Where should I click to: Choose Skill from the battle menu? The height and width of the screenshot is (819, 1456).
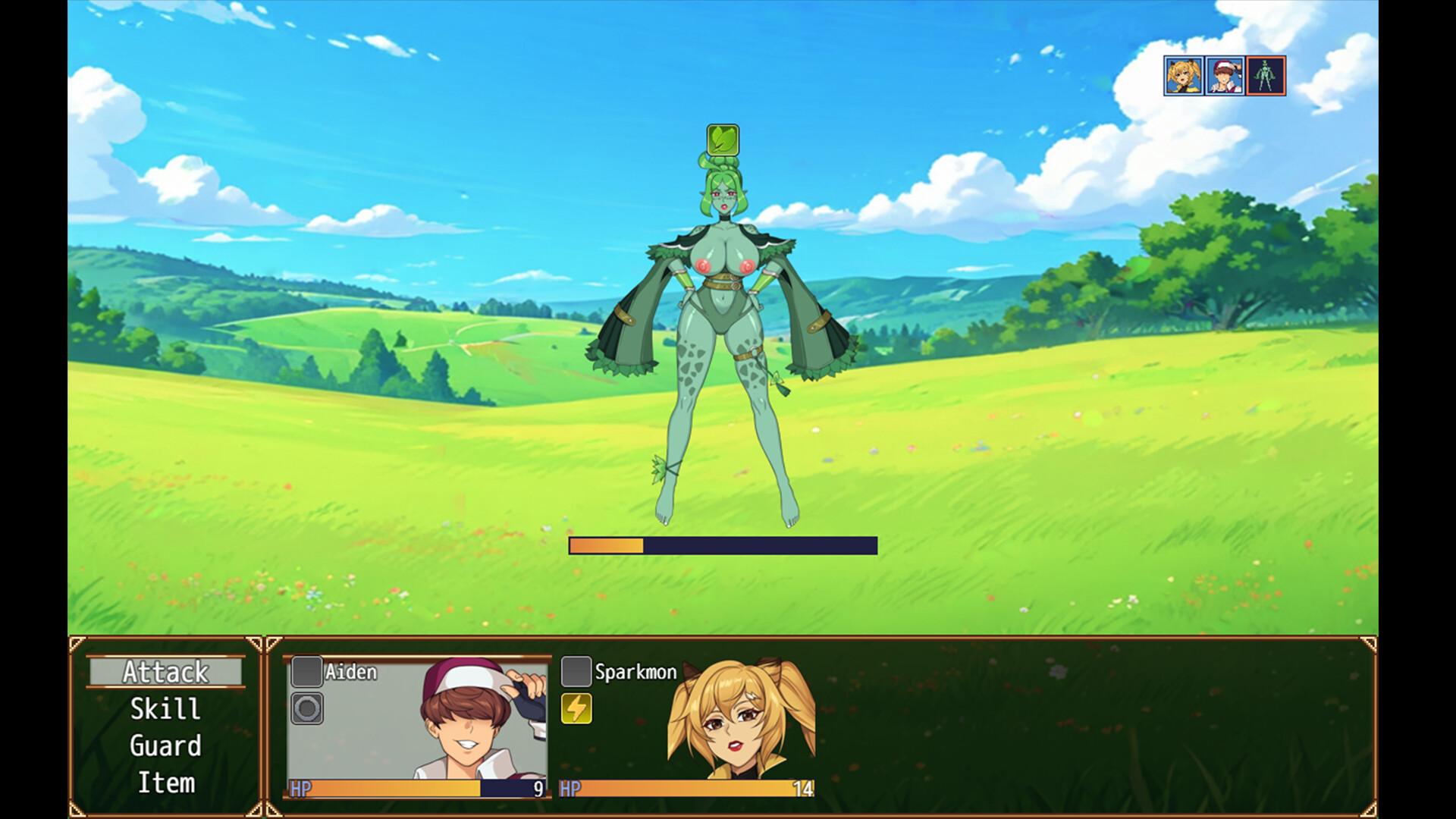[x=165, y=709]
